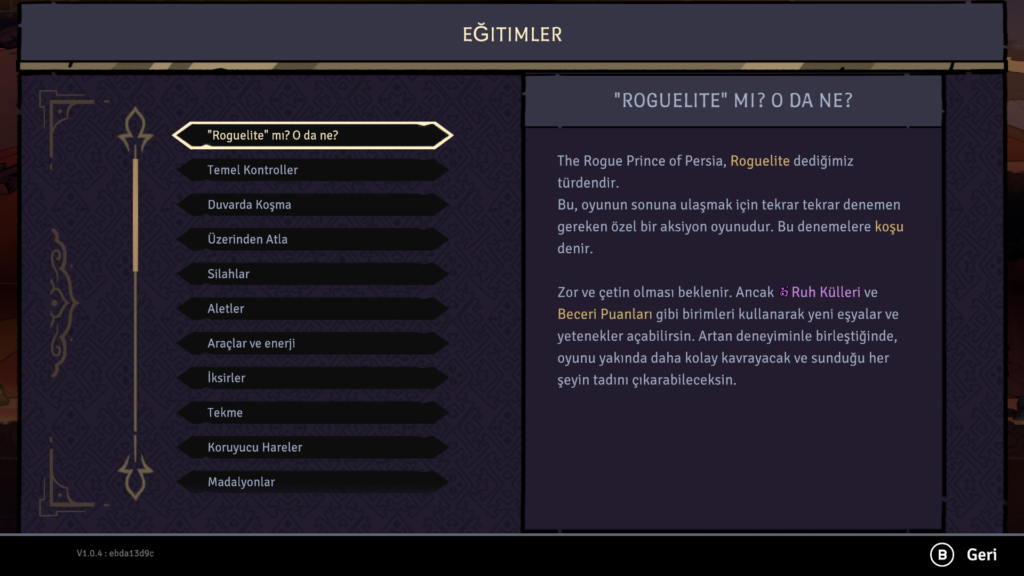Select the Koruyucu Hareler tutorial

pyautogui.click(x=312, y=447)
